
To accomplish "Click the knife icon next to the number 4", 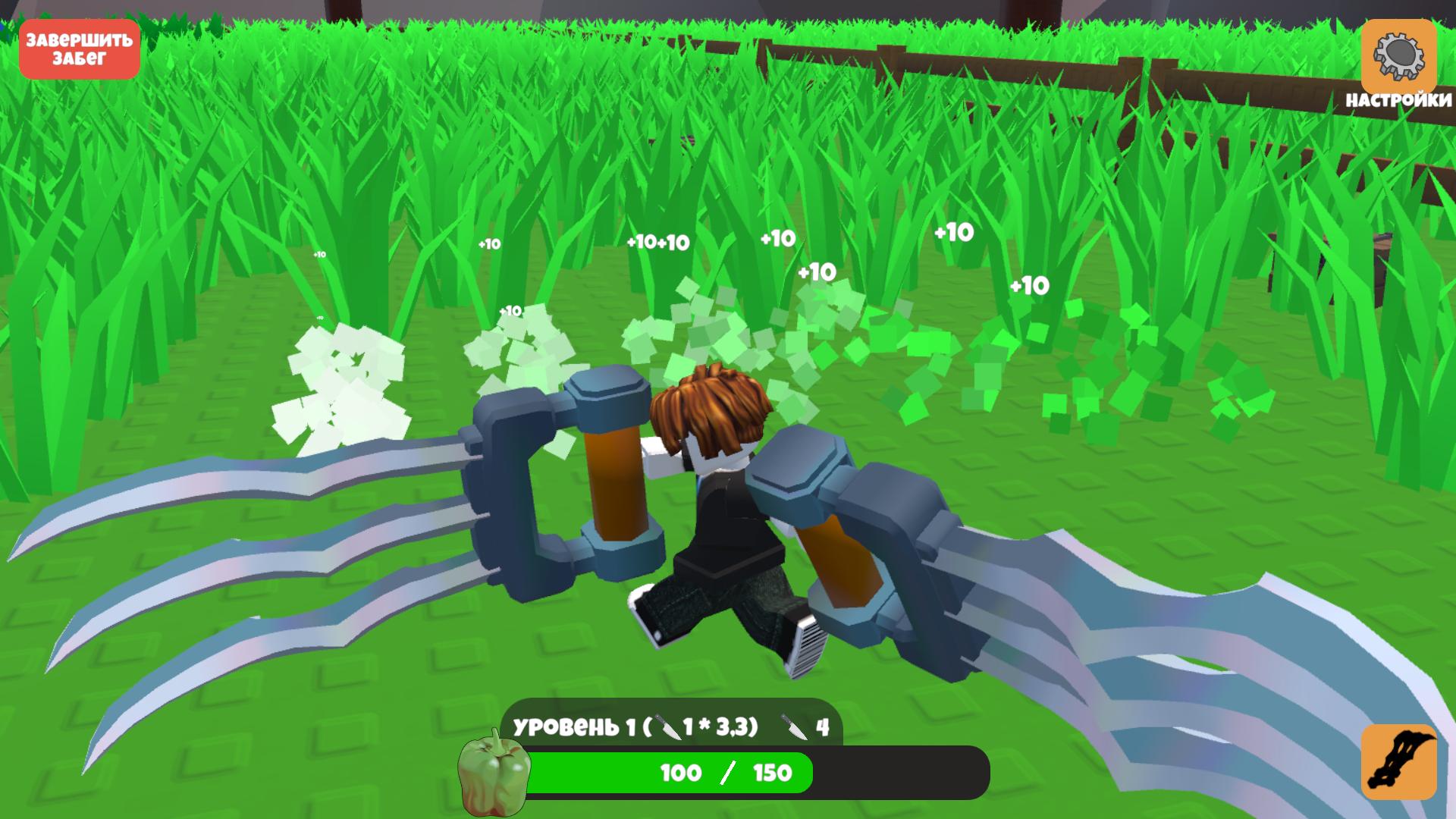I will click(x=795, y=726).
